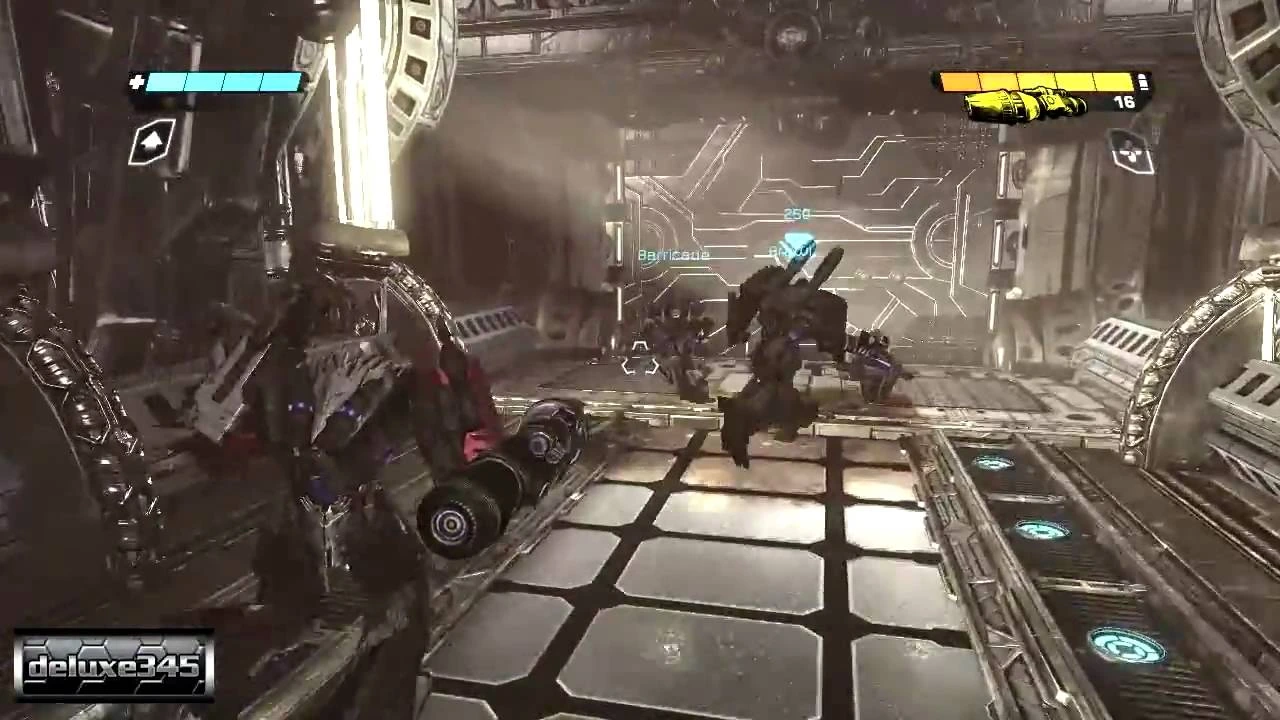Image resolution: width=1280 pixels, height=720 pixels.
Task: Select the grenade icon in the top-right hexagon
Action: tap(1132, 150)
